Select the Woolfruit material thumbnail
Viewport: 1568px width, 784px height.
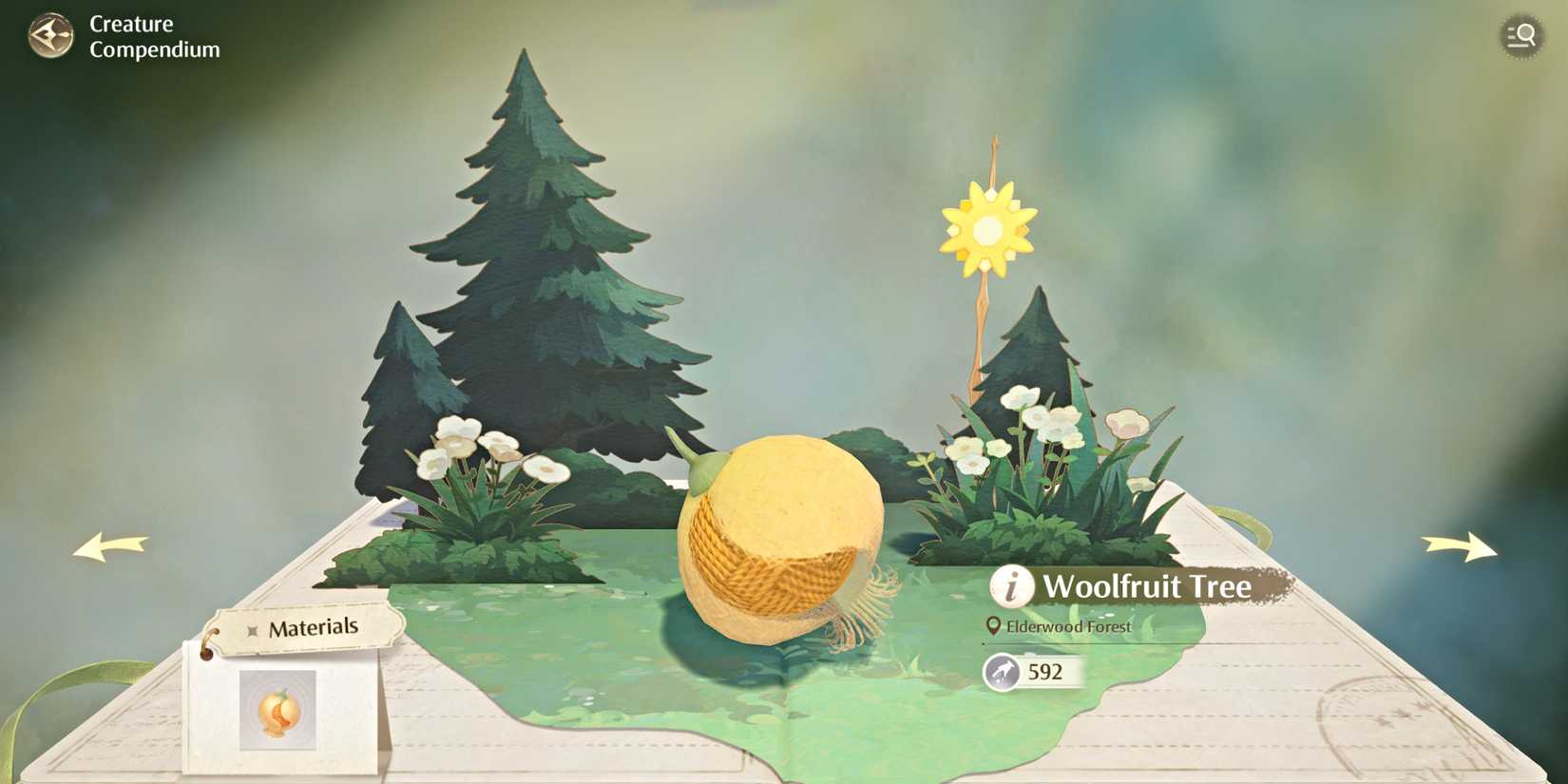278,711
